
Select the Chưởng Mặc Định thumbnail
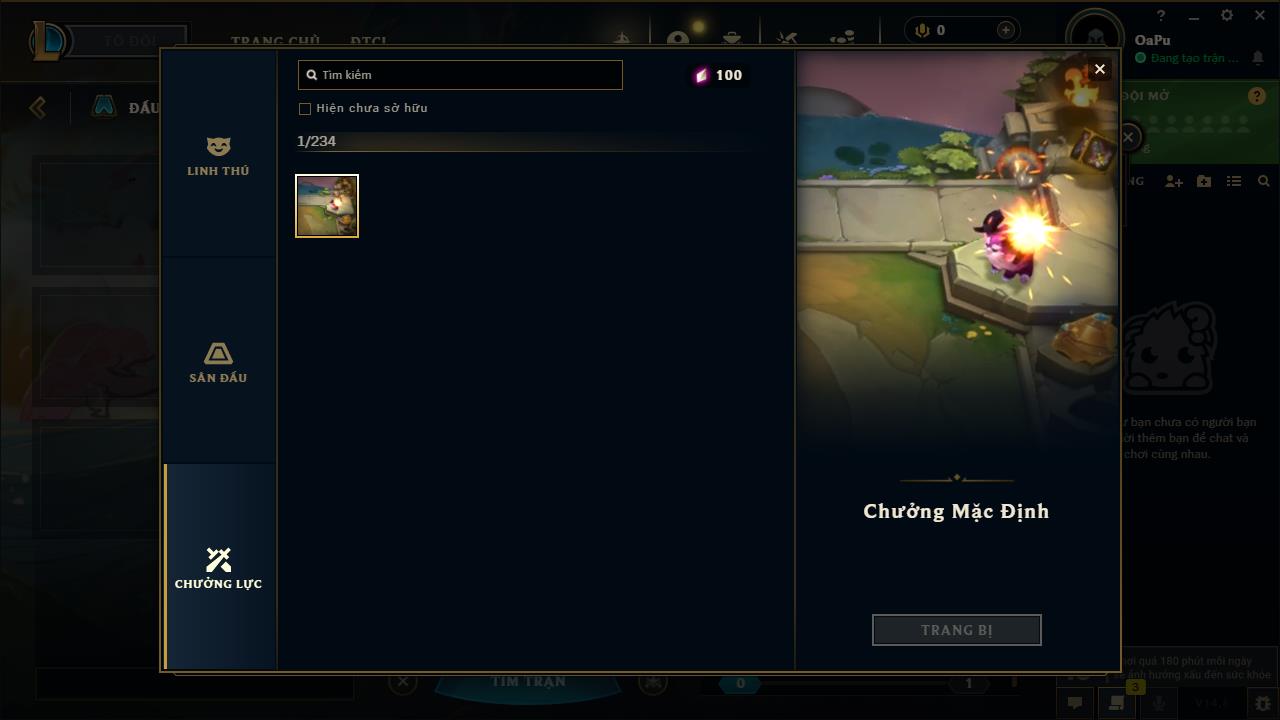(x=327, y=206)
